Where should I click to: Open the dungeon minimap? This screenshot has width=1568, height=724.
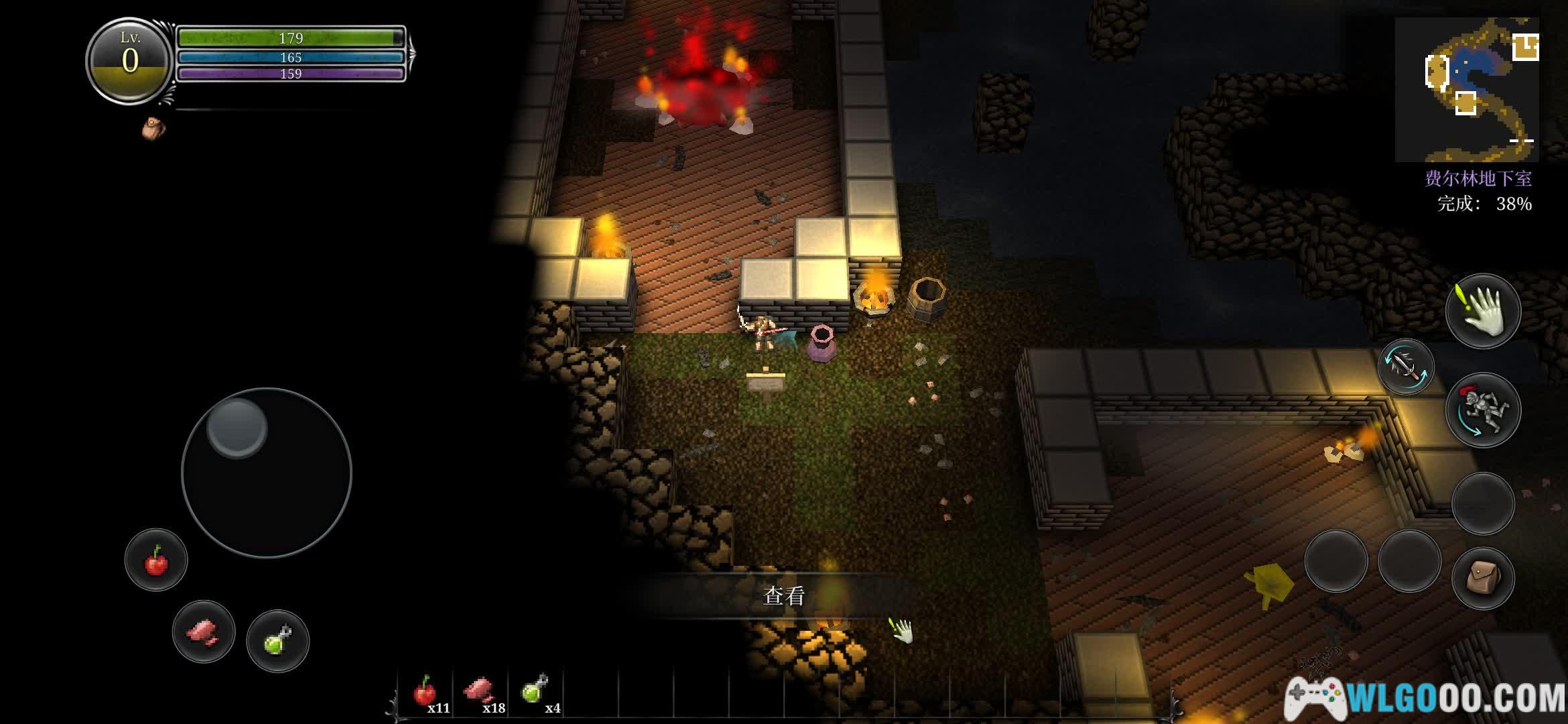1466,89
